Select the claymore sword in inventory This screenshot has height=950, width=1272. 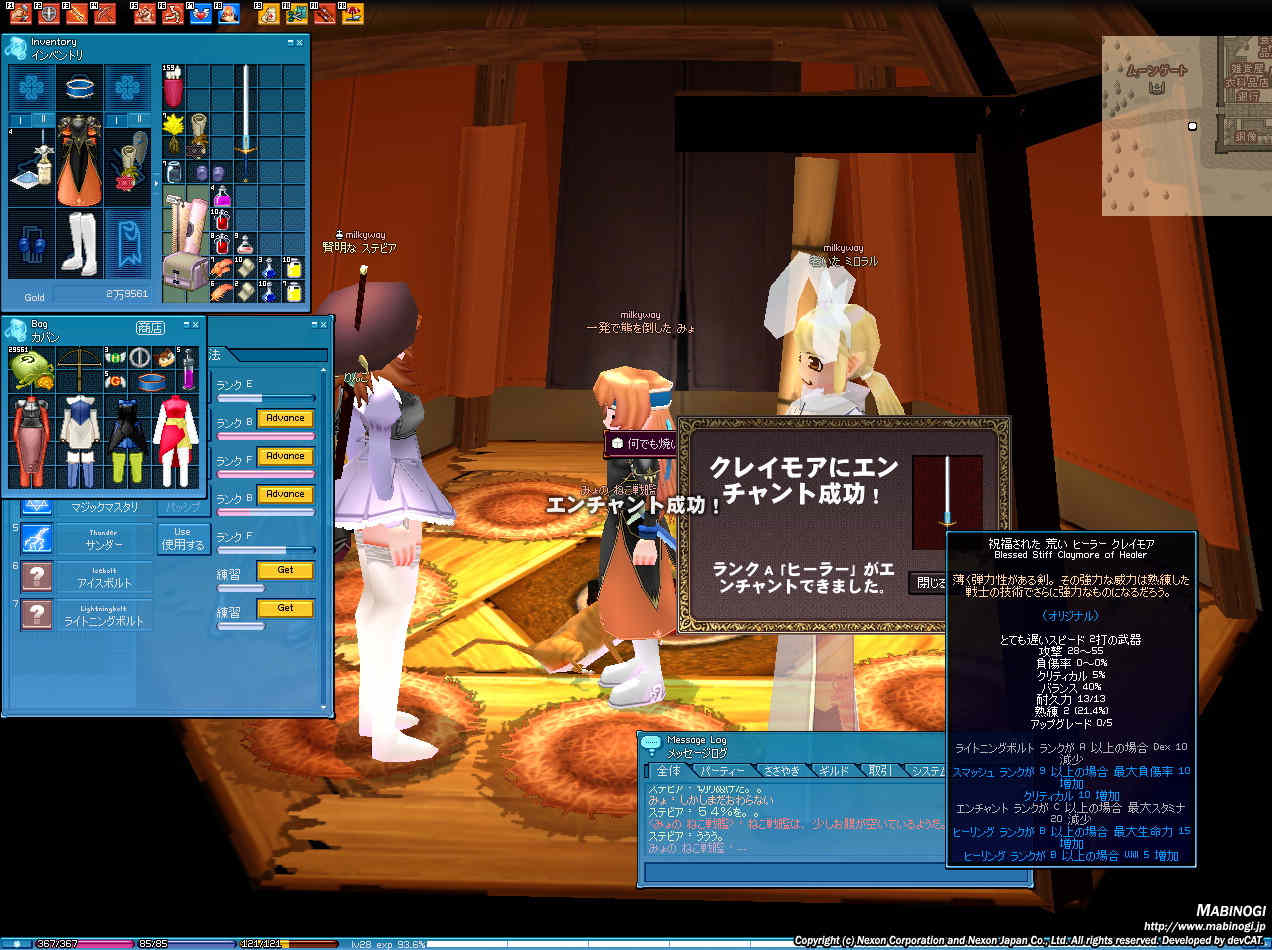point(245,110)
